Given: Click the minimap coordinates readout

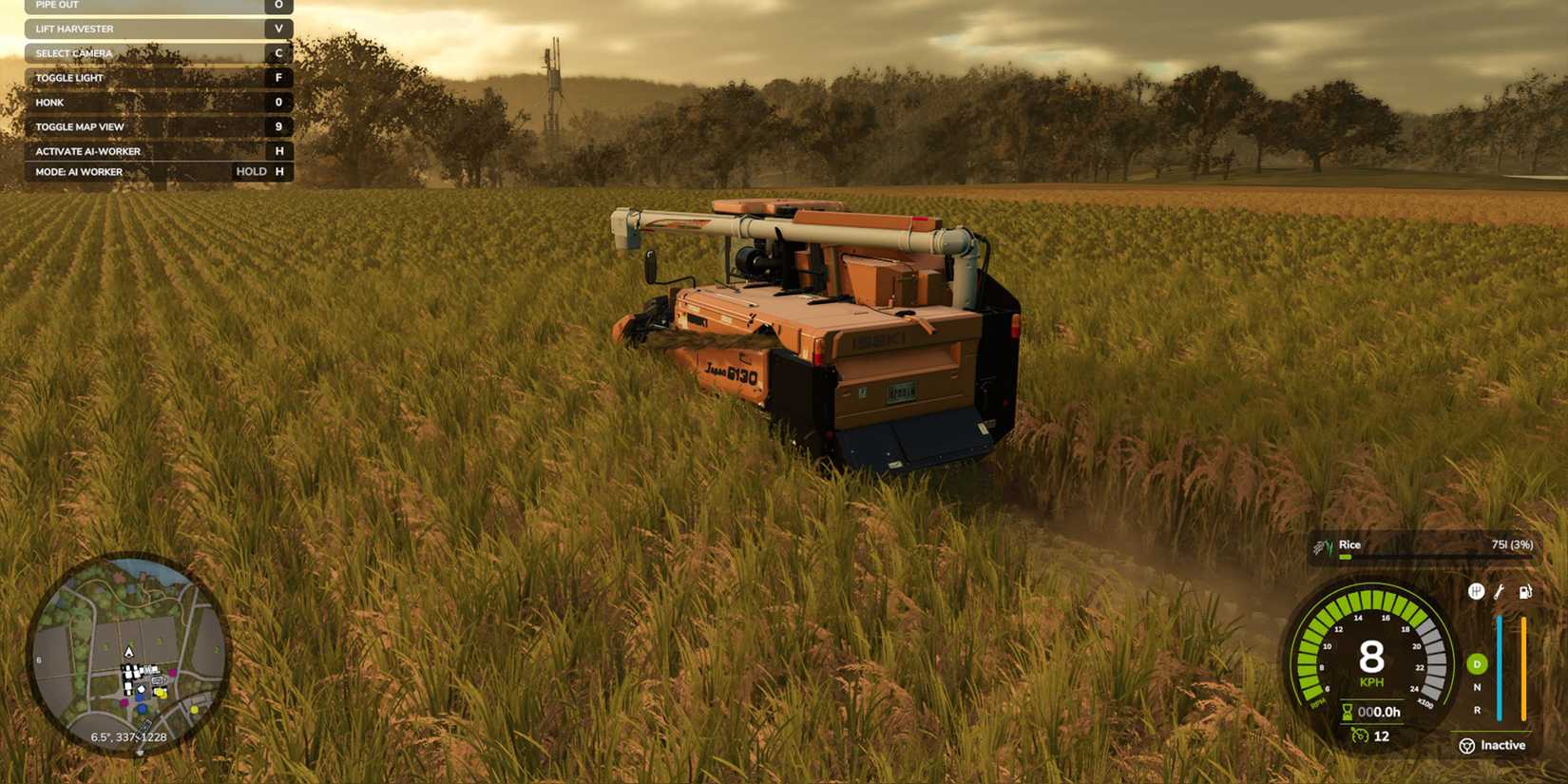Looking at the screenshot, I should 128,736.
